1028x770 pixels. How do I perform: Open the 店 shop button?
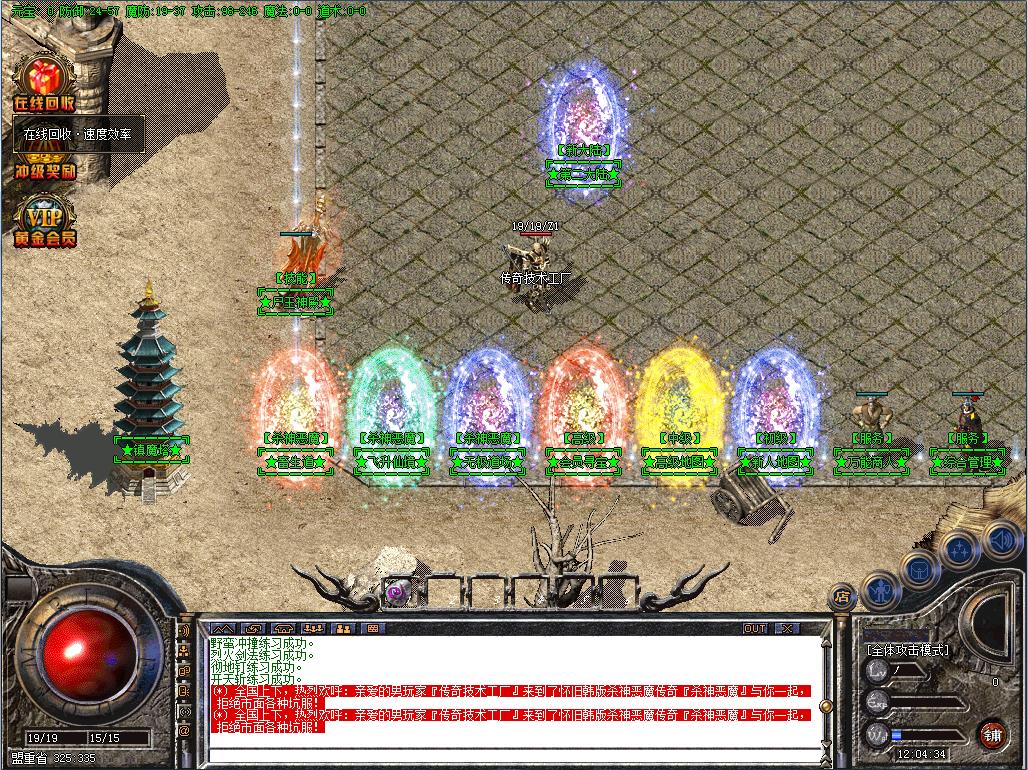842,597
